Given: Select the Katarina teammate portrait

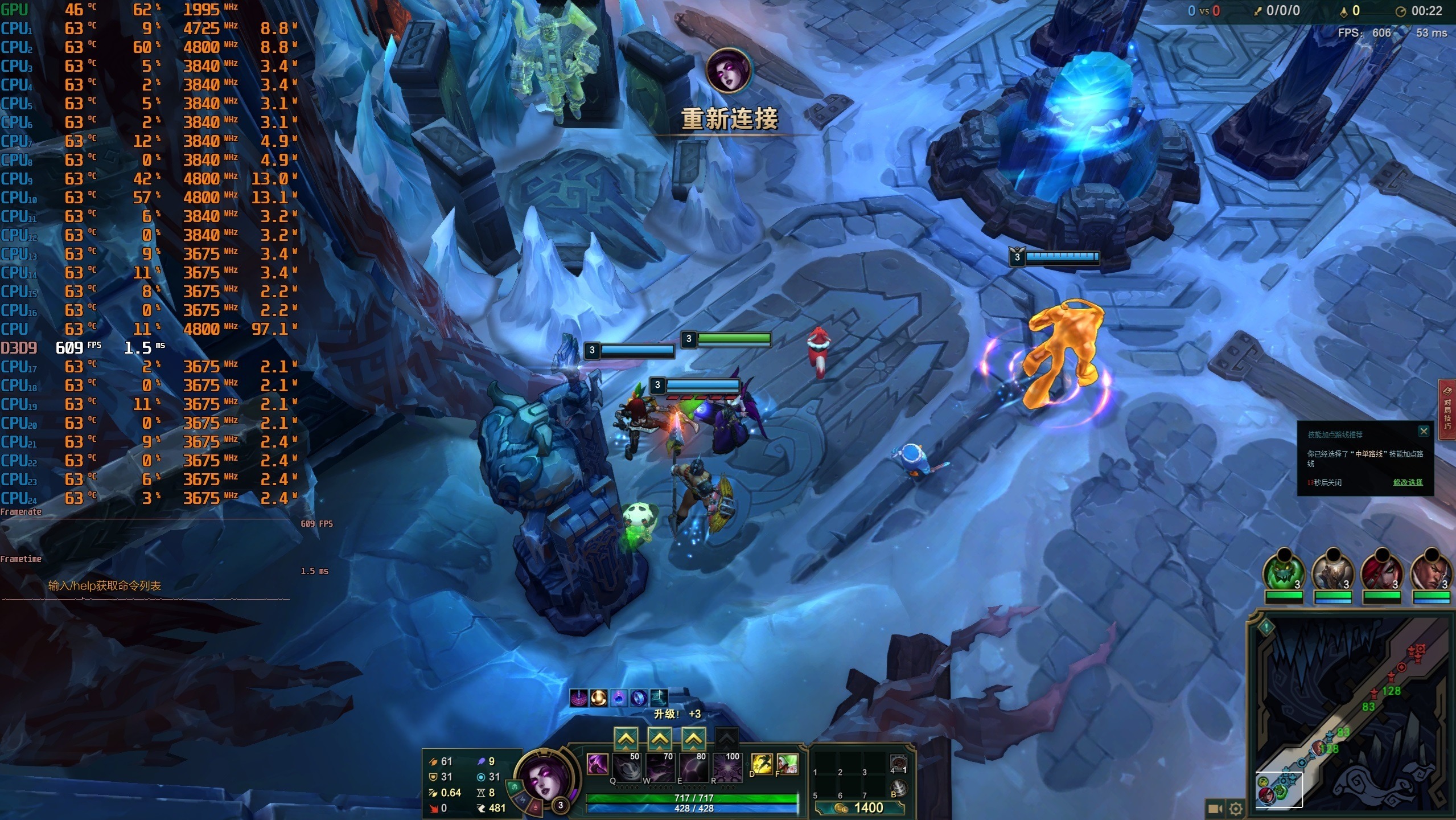Looking at the screenshot, I should [1382, 572].
